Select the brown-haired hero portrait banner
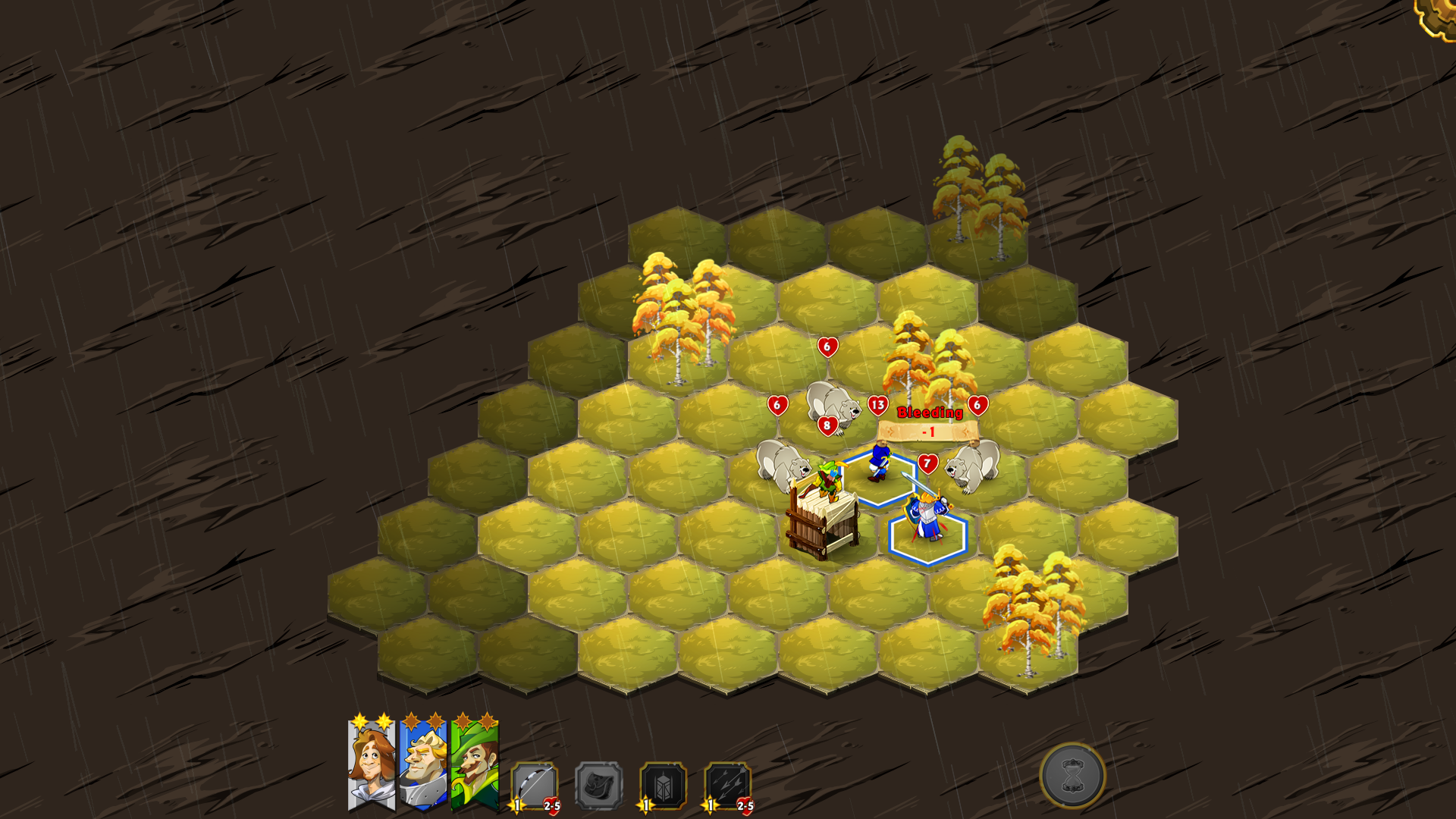 371,764
